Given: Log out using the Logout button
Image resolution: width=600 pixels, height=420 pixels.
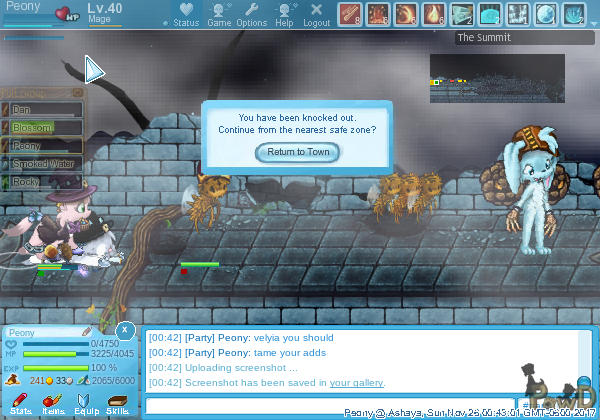Looking at the screenshot, I should pyautogui.click(x=316, y=14).
